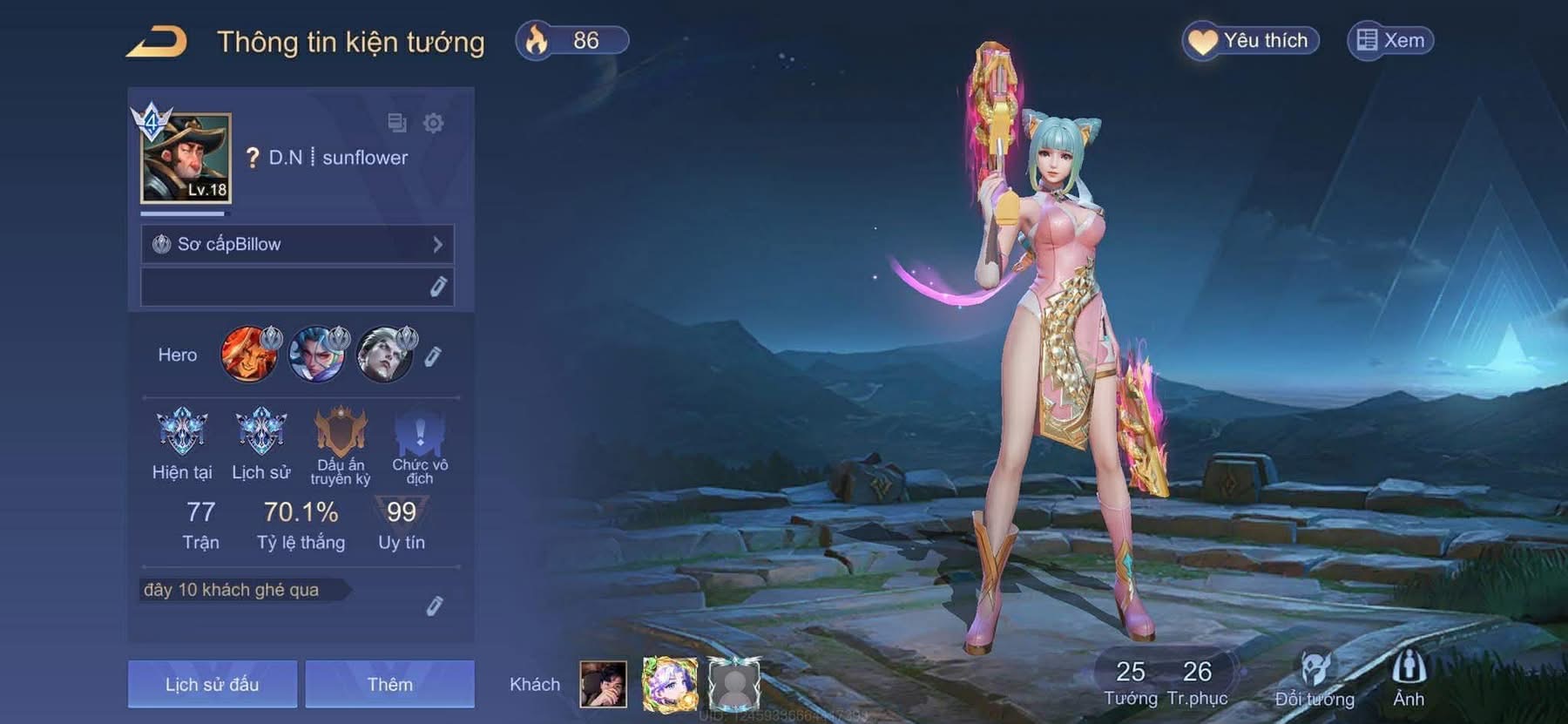The height and width of the screenshot is (724, 1568).
Task: Open Lịch sử đấu match history
Action: point(213,684)
